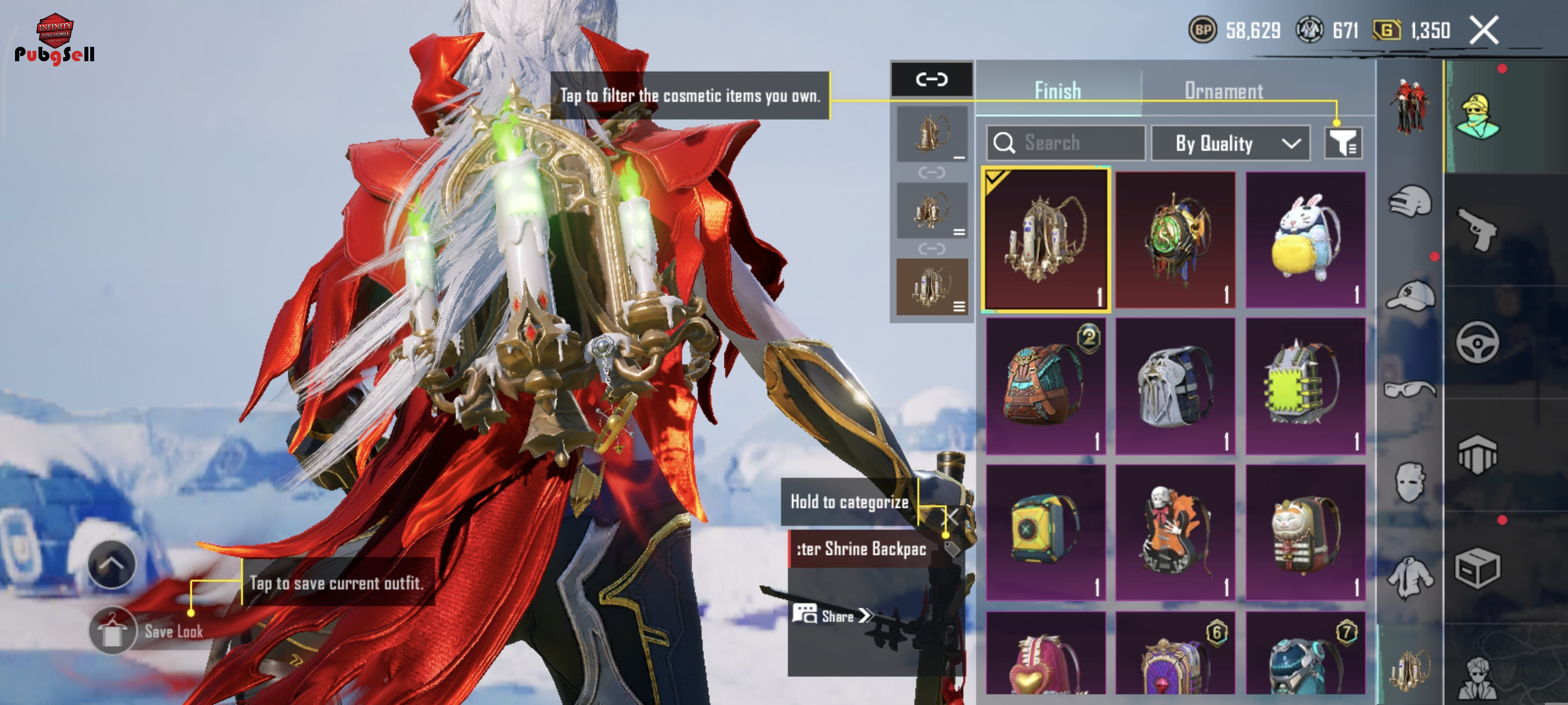
Task: Switch to the weapon skins pistol icon
Action: [1478, 229]
